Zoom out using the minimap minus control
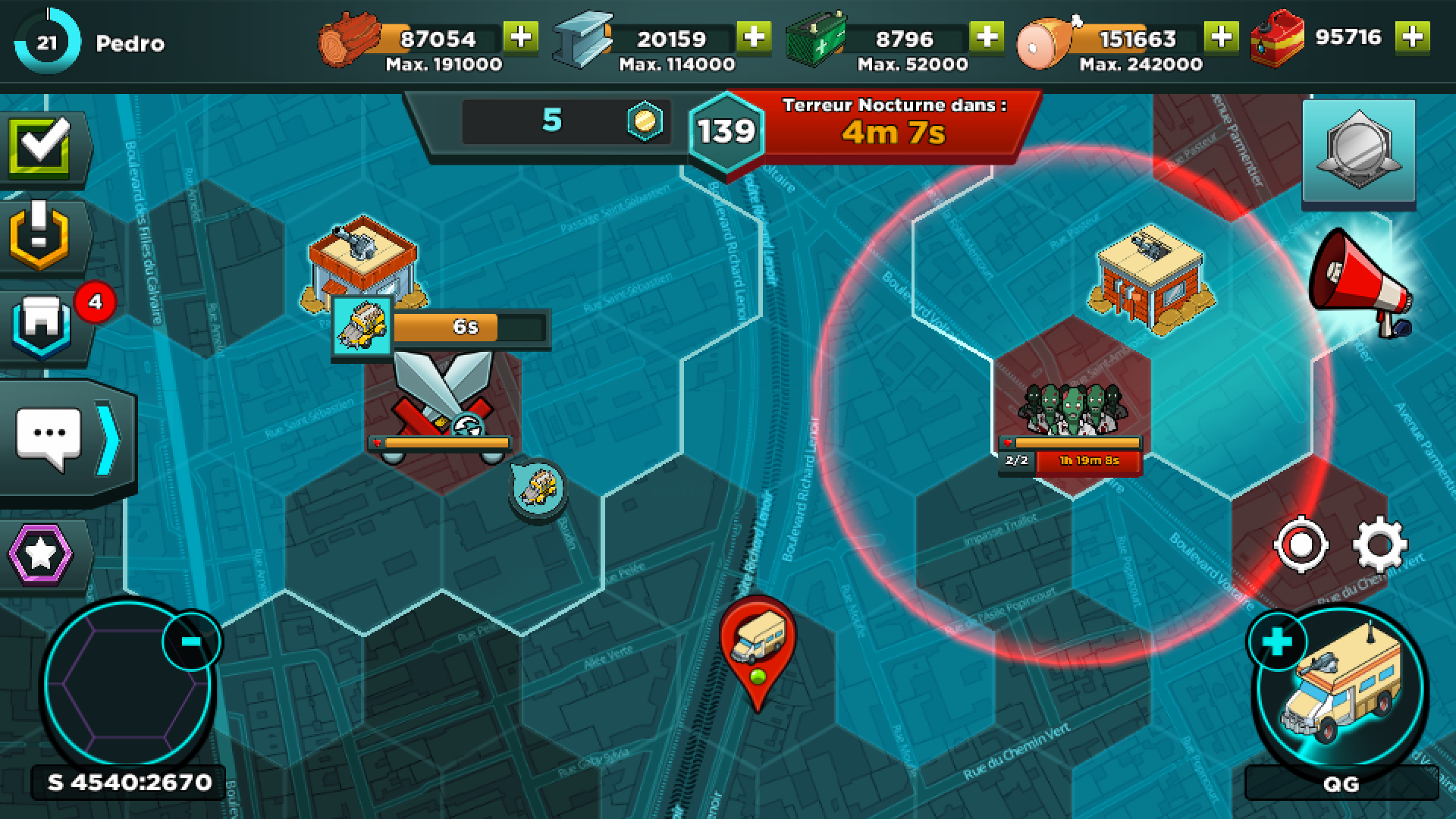Image resolution: width=1456 pixels, height=819 pixels. [x=190, y=641]
